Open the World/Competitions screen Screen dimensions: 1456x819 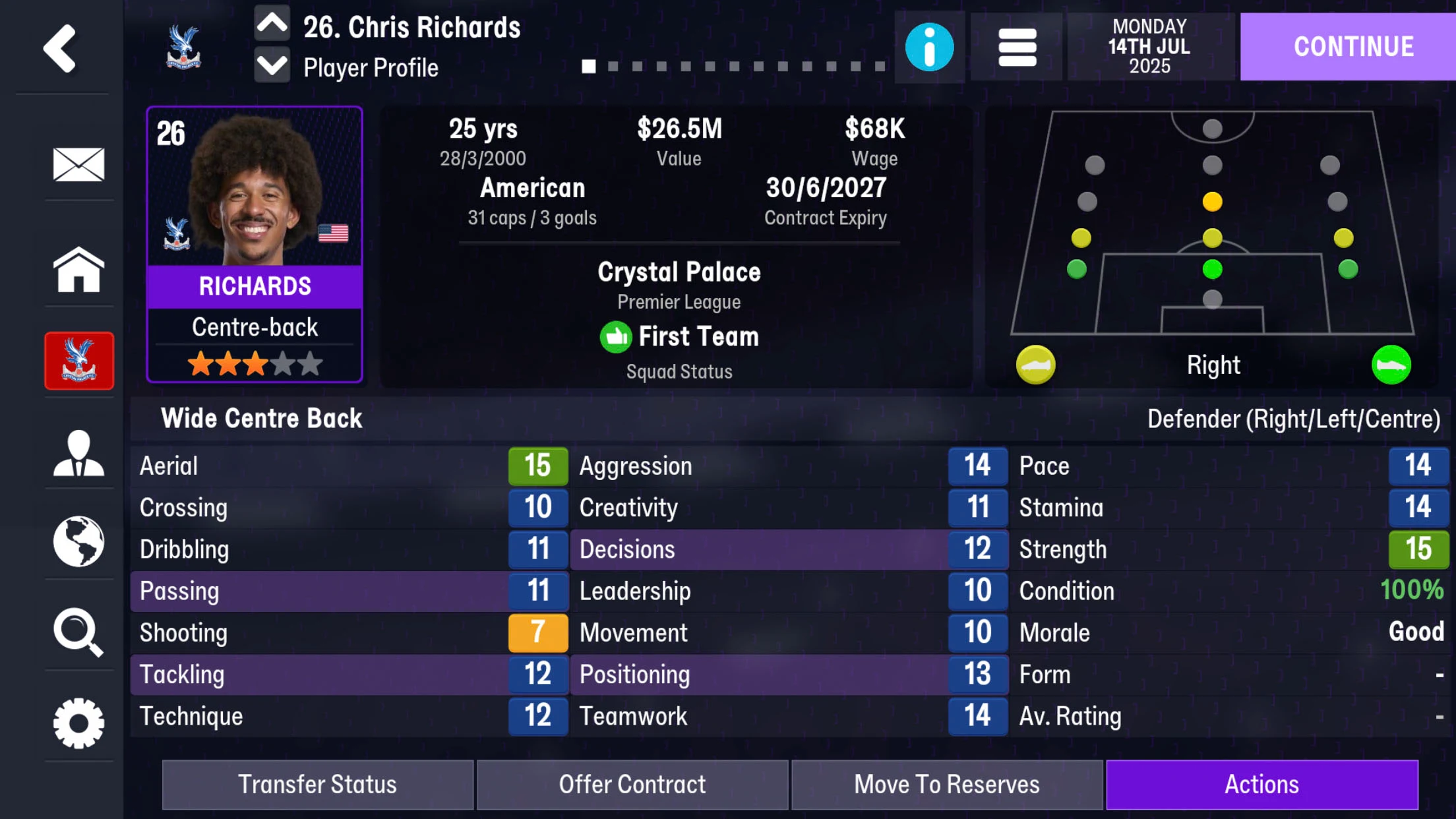78,541
